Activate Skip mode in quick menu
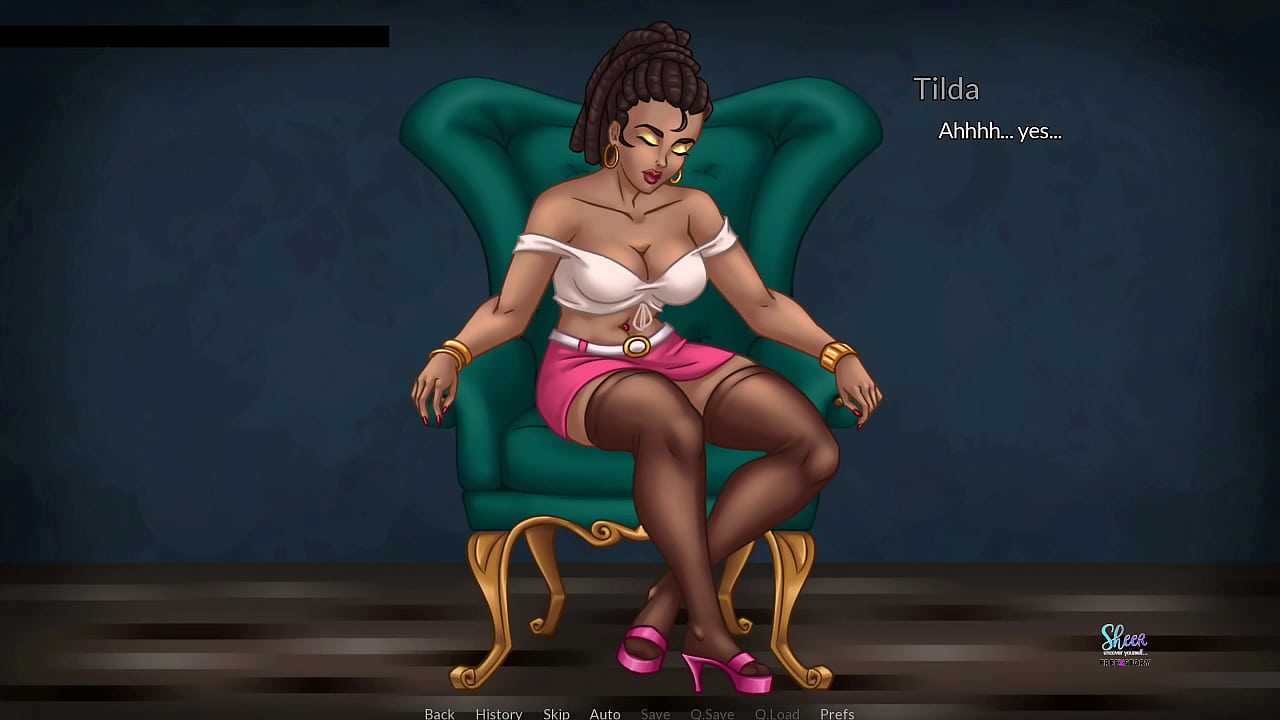This screenshot has height=720, width=1280. pyautogui.click(x=556, y=713)
